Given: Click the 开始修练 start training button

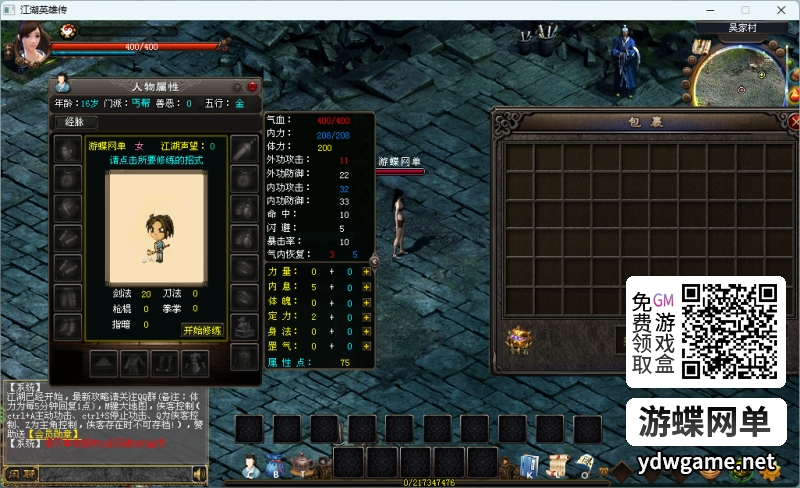Looking at the screenshot, I should (202, 330).
